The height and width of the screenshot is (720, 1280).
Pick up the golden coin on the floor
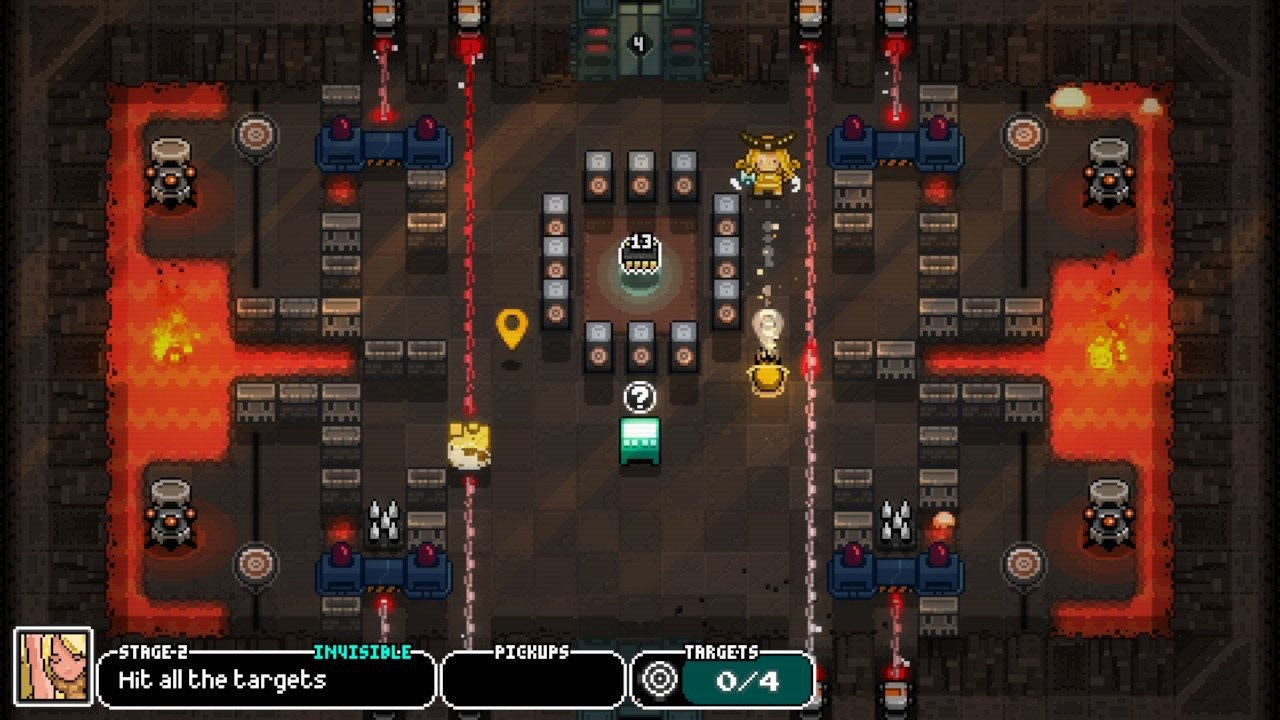pyautogui.click(x=471, y=444)
